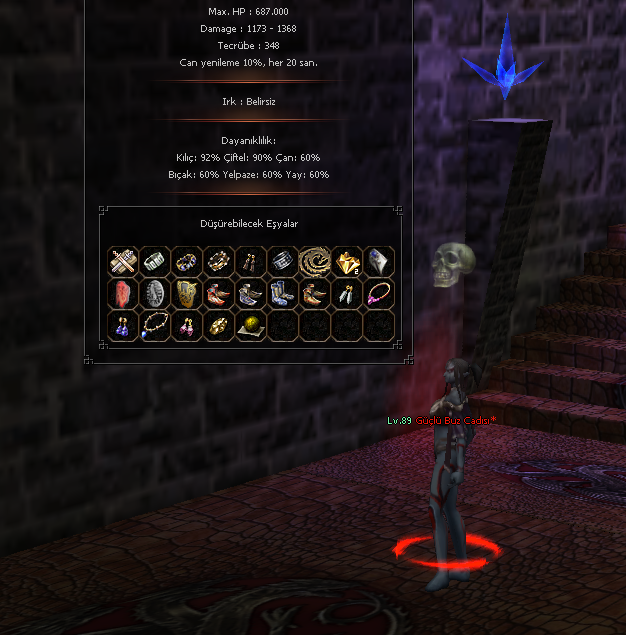Screen dimensions: 626x635
Task: Click the pink gemstone earrings
Action: pos(186,325)
